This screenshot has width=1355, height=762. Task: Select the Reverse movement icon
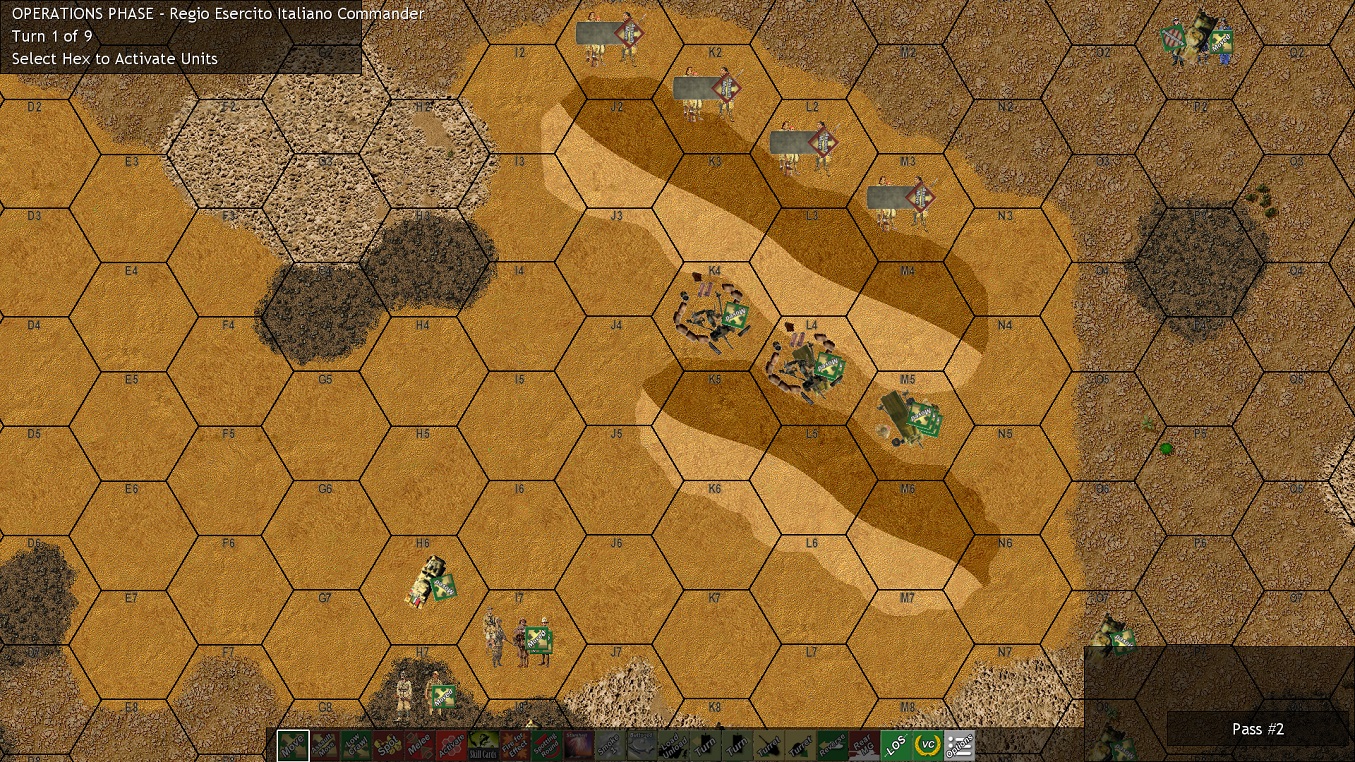pyautogui.click(x=832, y=745)
